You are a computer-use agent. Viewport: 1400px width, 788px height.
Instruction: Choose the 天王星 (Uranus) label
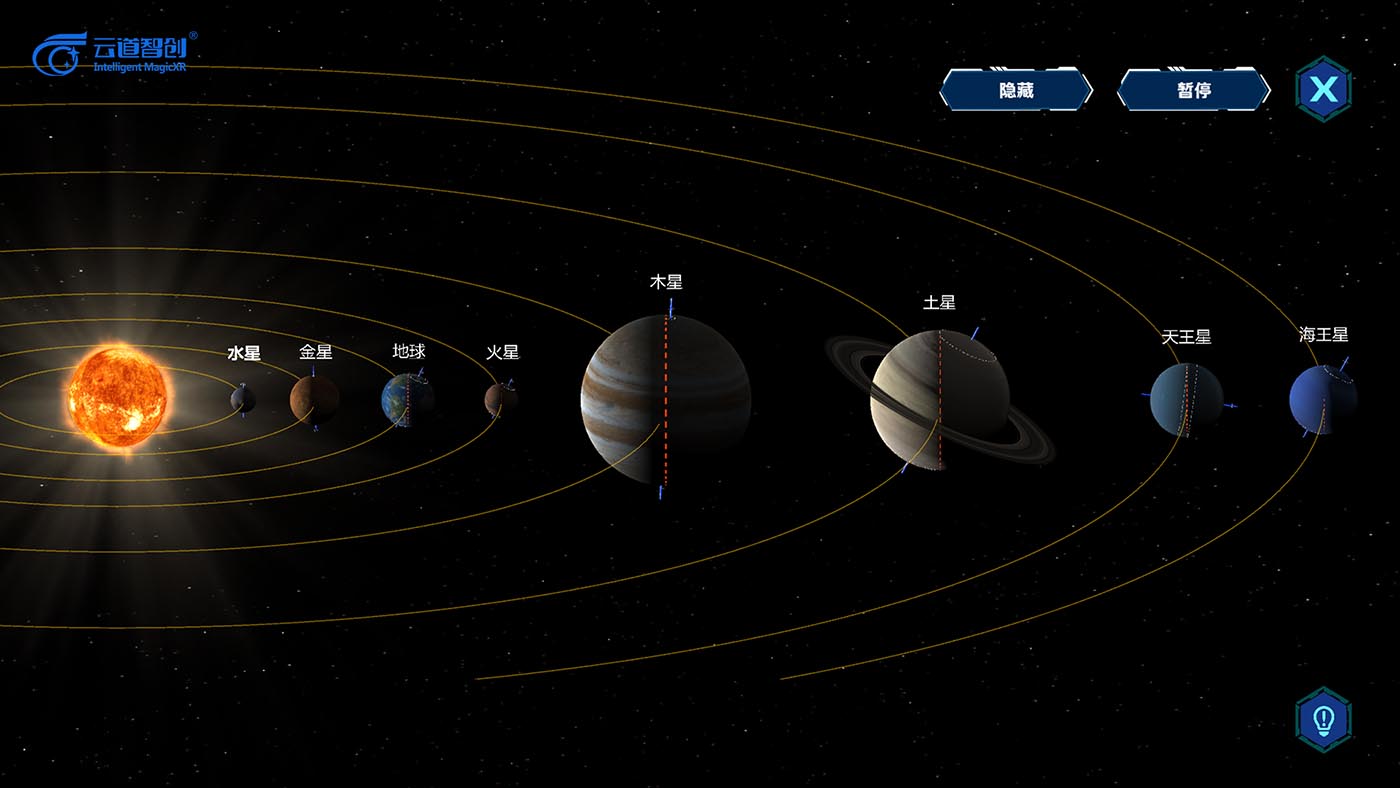click(x=1186, y=337)
